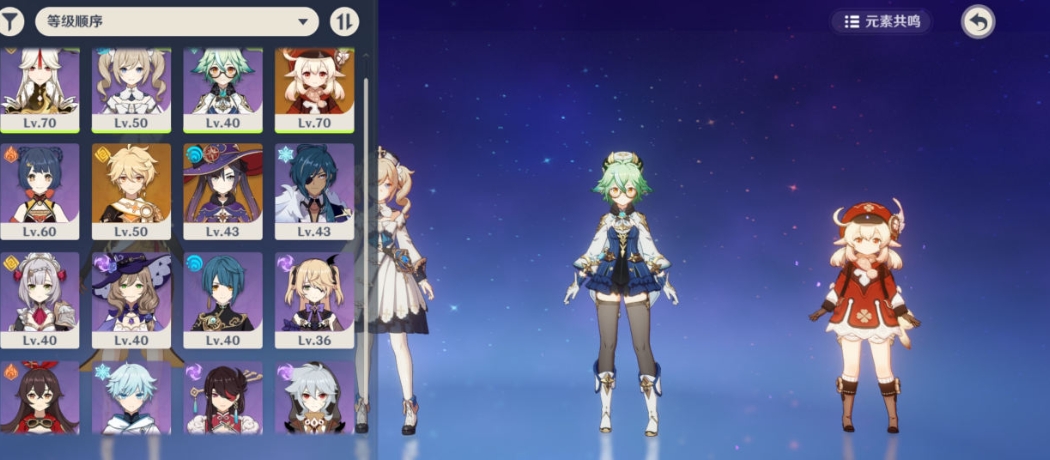The image size is (1050, 460).
Task: Click the return arrow button
Action: point(978,21)
